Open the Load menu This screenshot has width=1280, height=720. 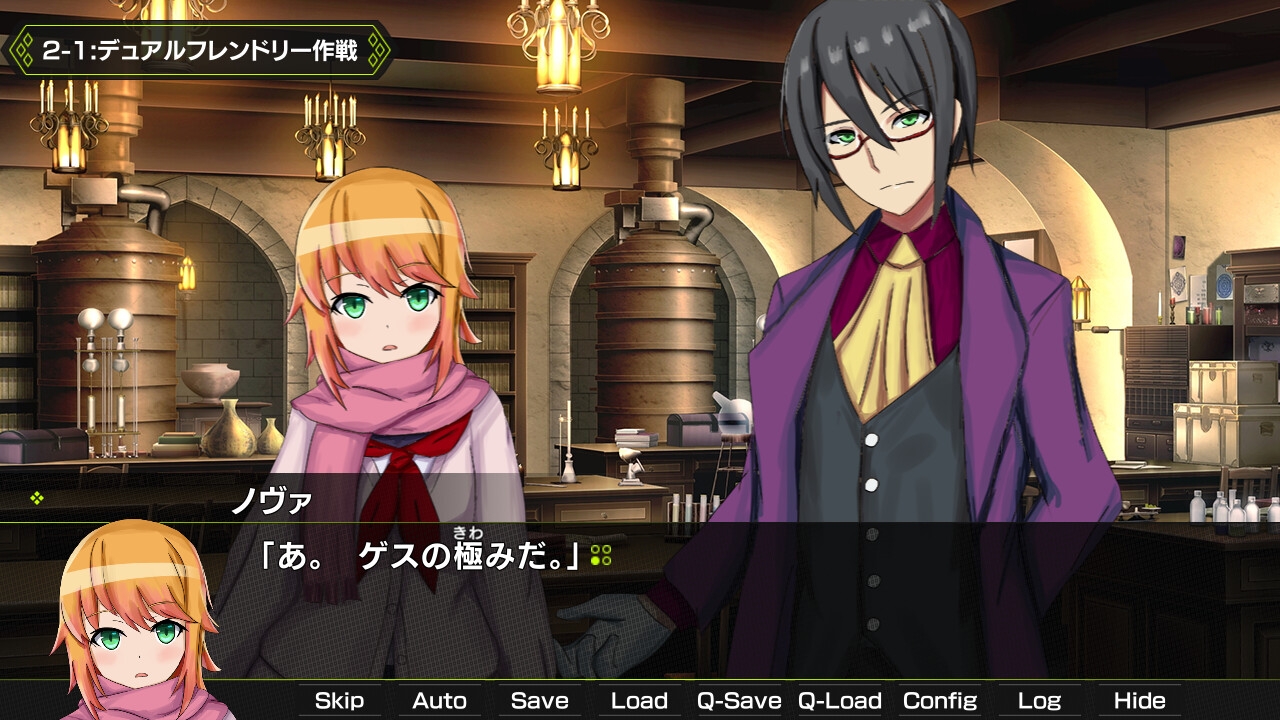(639, 701)
